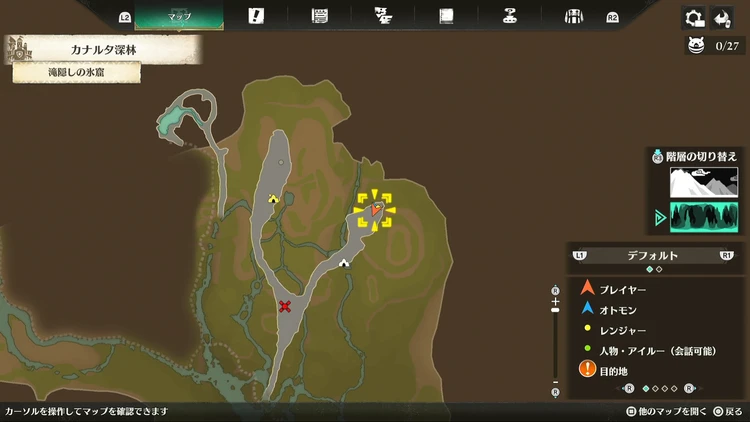750x422 pixels.
Task: Select the レンジャー legend entry
Action: point(620,329)
